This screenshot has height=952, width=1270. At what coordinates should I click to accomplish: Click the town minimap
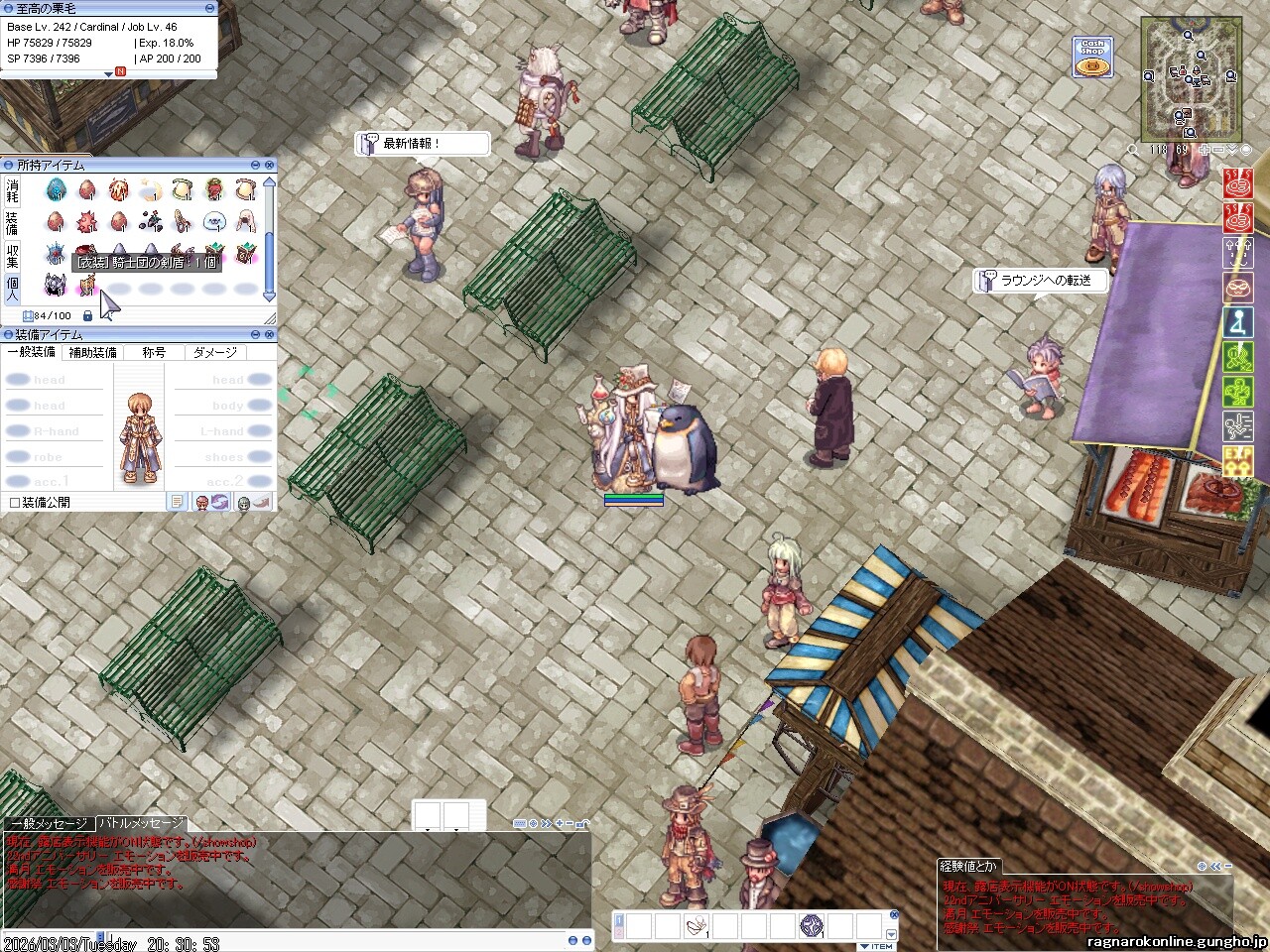(1190, 80)
